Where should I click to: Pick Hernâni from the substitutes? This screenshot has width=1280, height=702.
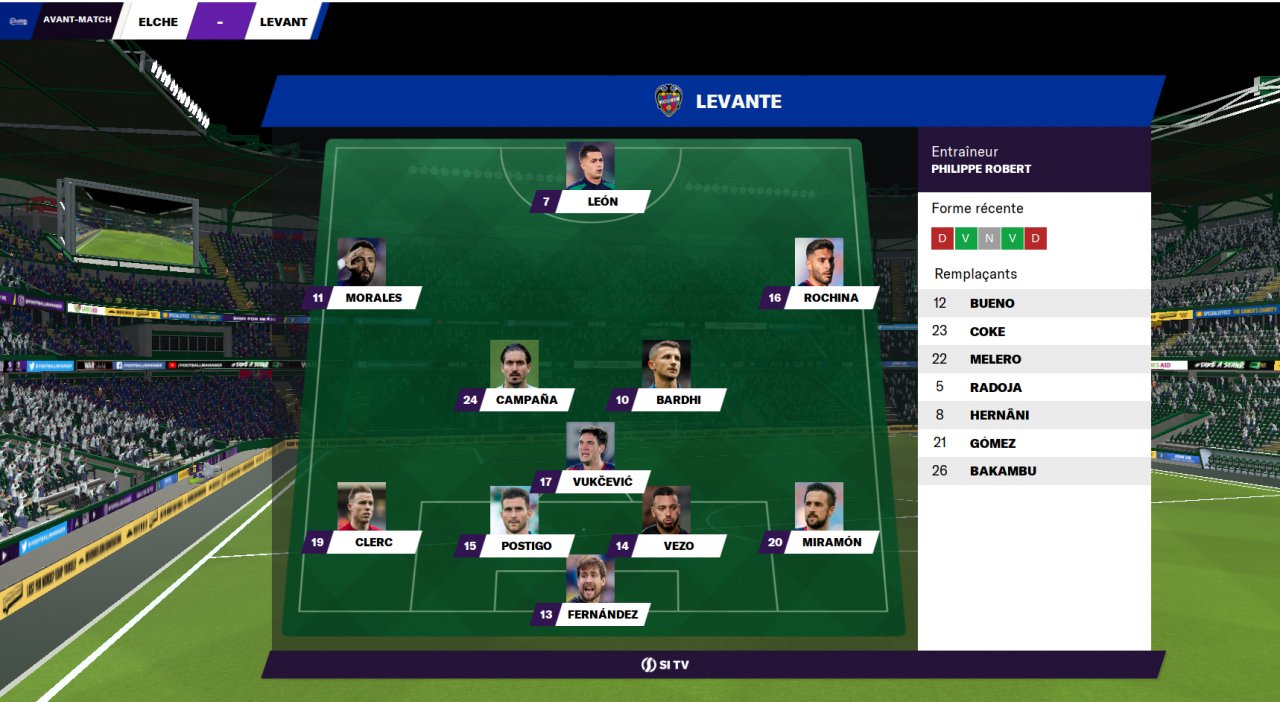[x=1034, y=415]
